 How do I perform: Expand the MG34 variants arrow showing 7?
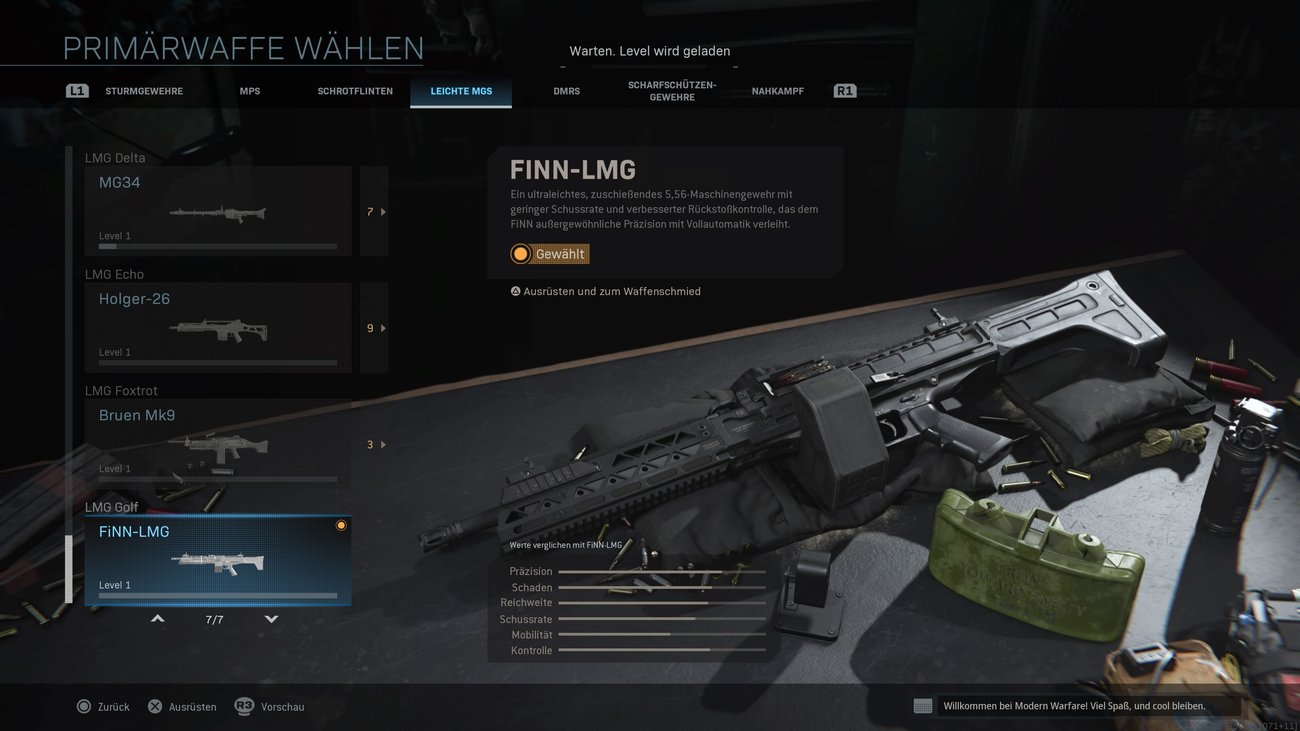(x=374, y=211)
